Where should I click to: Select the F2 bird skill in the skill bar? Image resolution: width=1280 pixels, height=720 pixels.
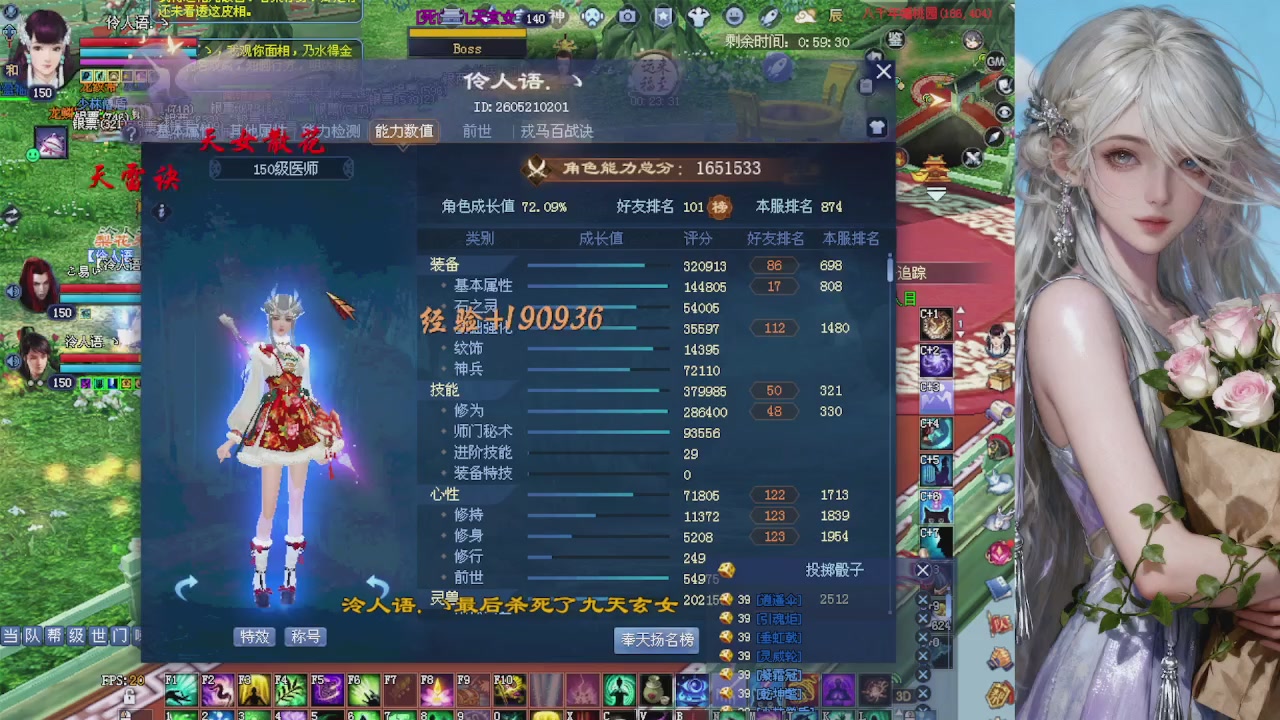coord(218,691)
